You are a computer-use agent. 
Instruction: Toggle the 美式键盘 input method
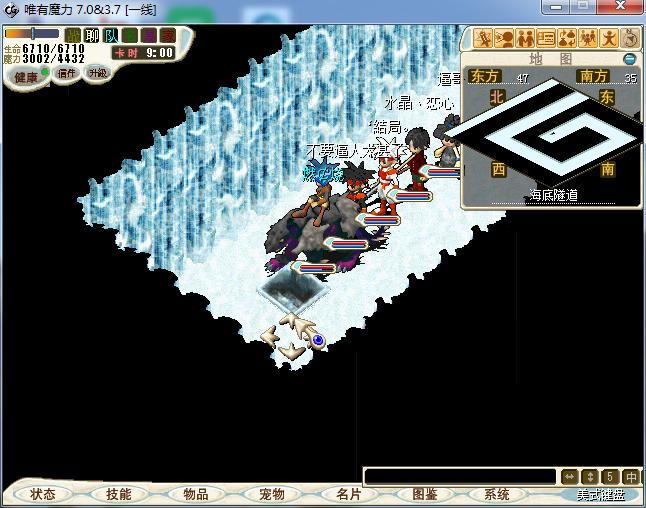pos(600,494)
